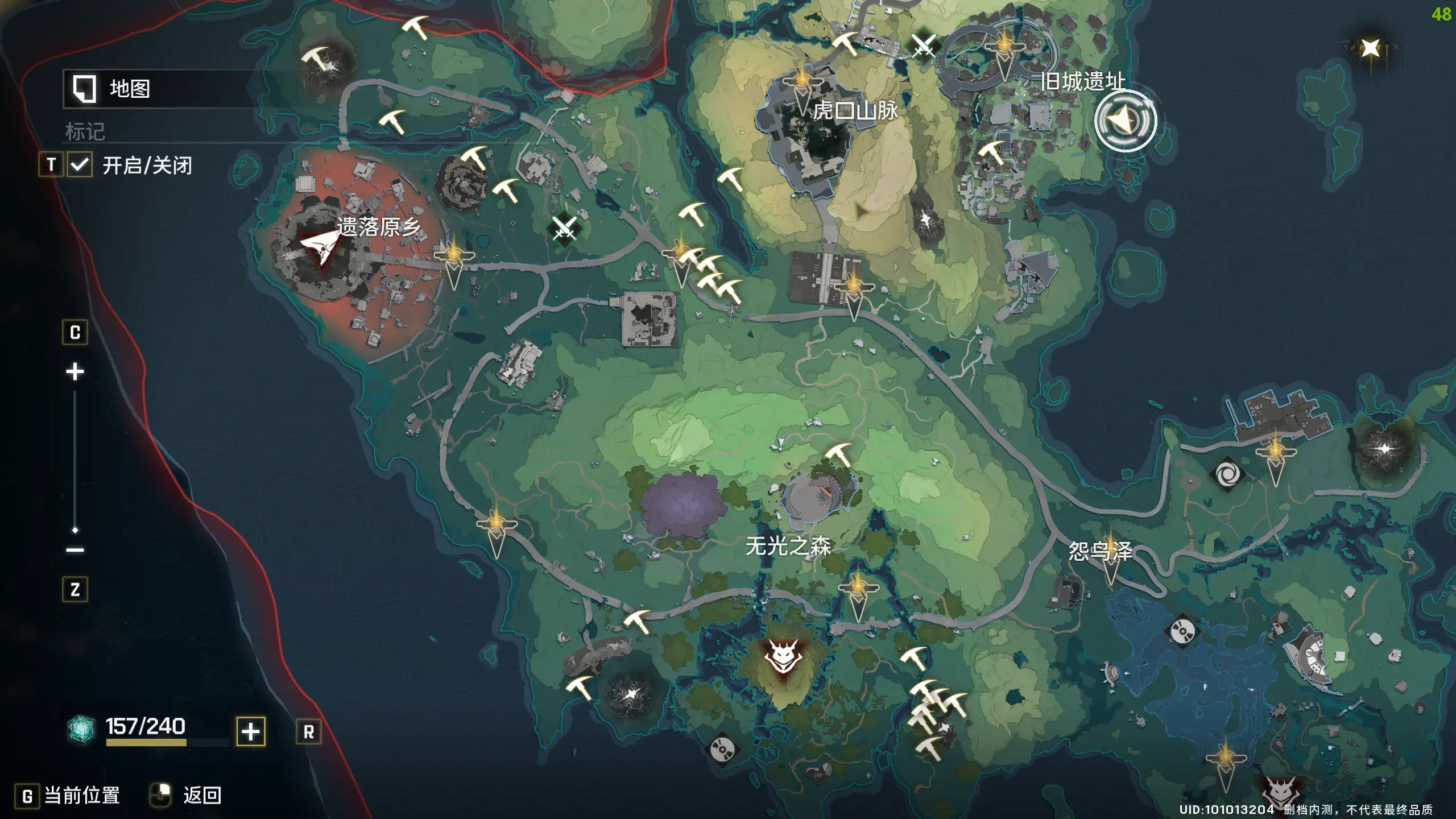Screen dimensions: 1456x819
Task: Zoom in the map with plus button
Action: click(x=75, y=372)
